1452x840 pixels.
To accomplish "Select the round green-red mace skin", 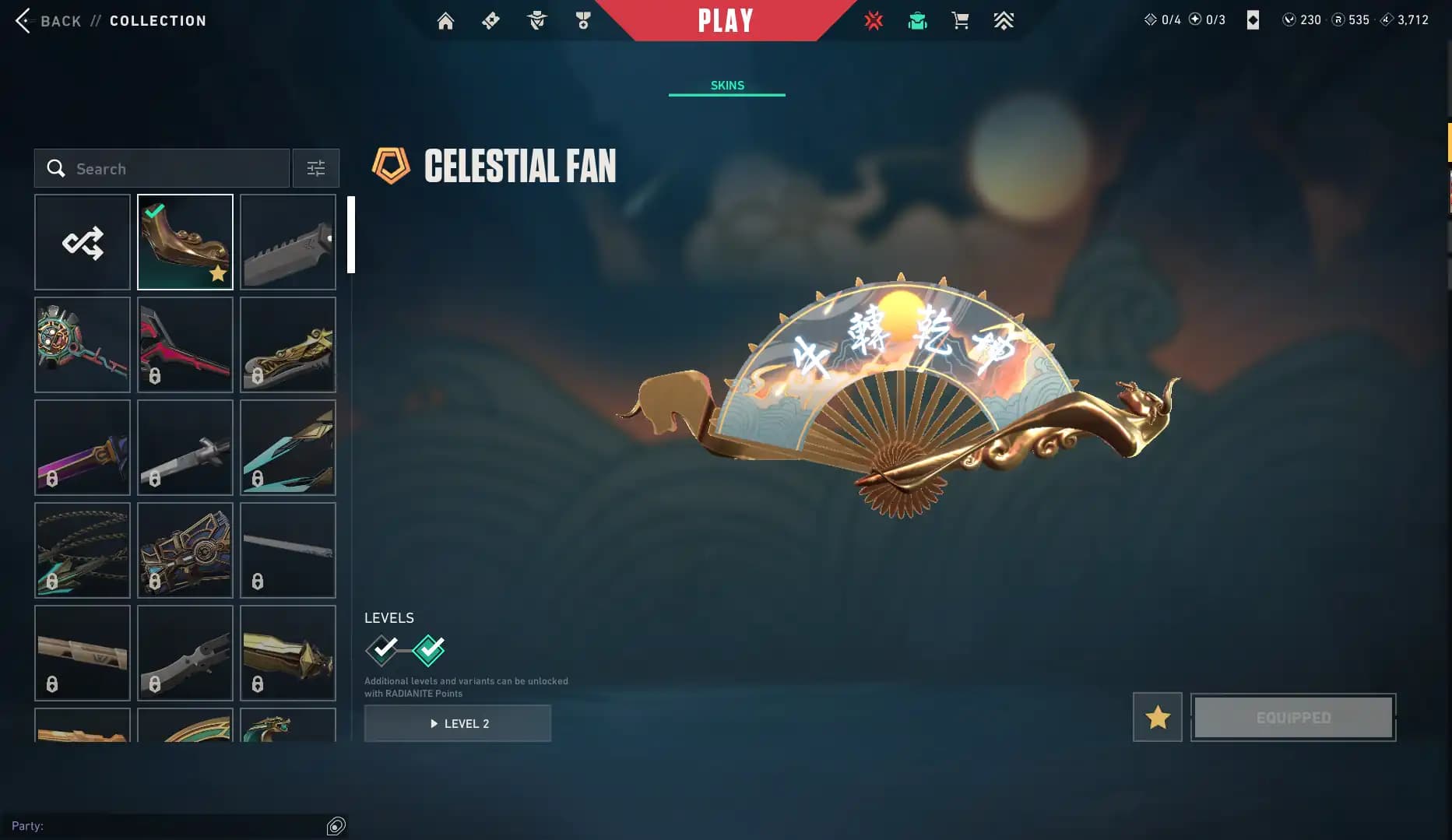I will coord(83,345).
